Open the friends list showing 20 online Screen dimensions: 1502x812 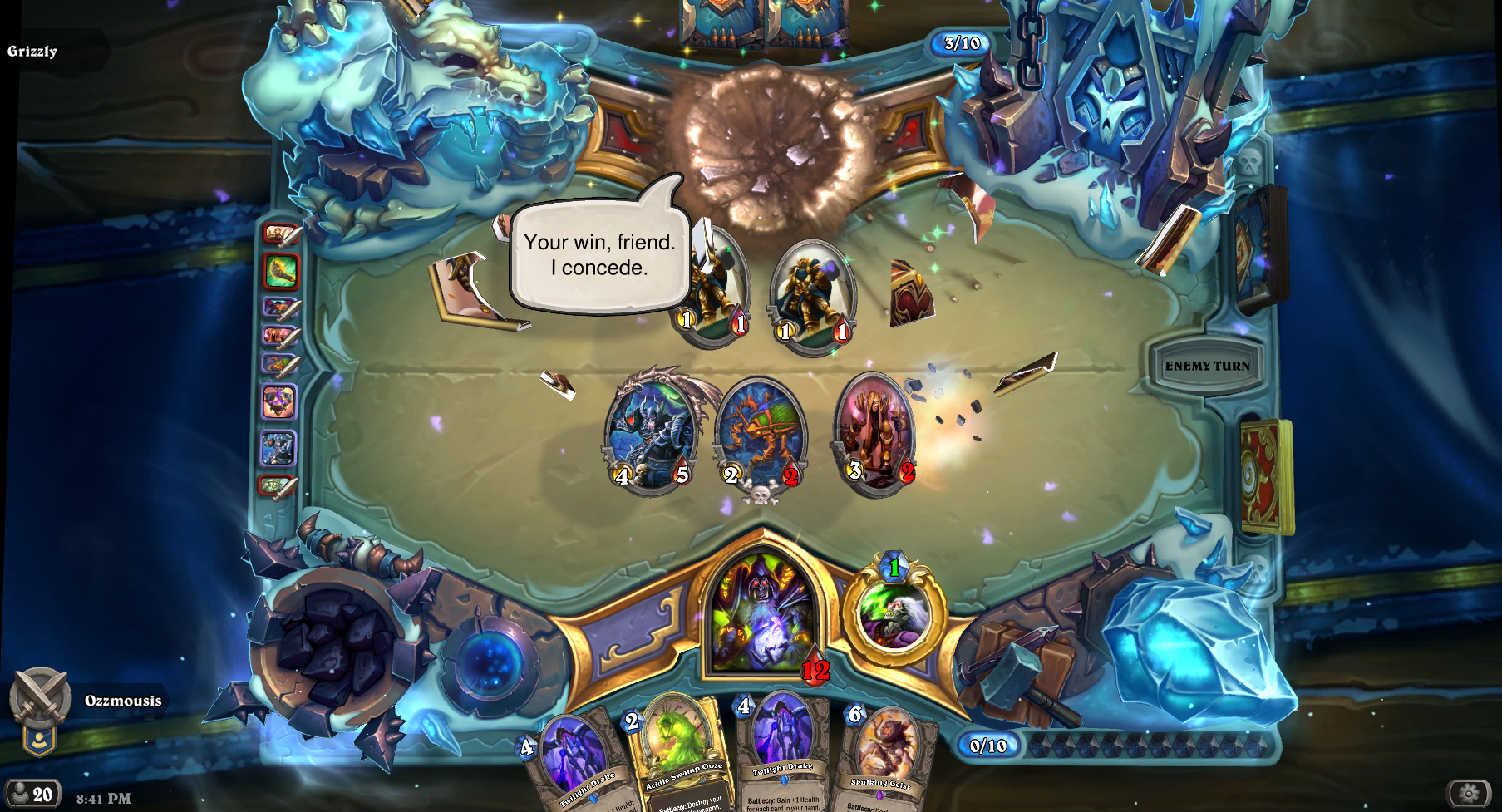[32, 795]
